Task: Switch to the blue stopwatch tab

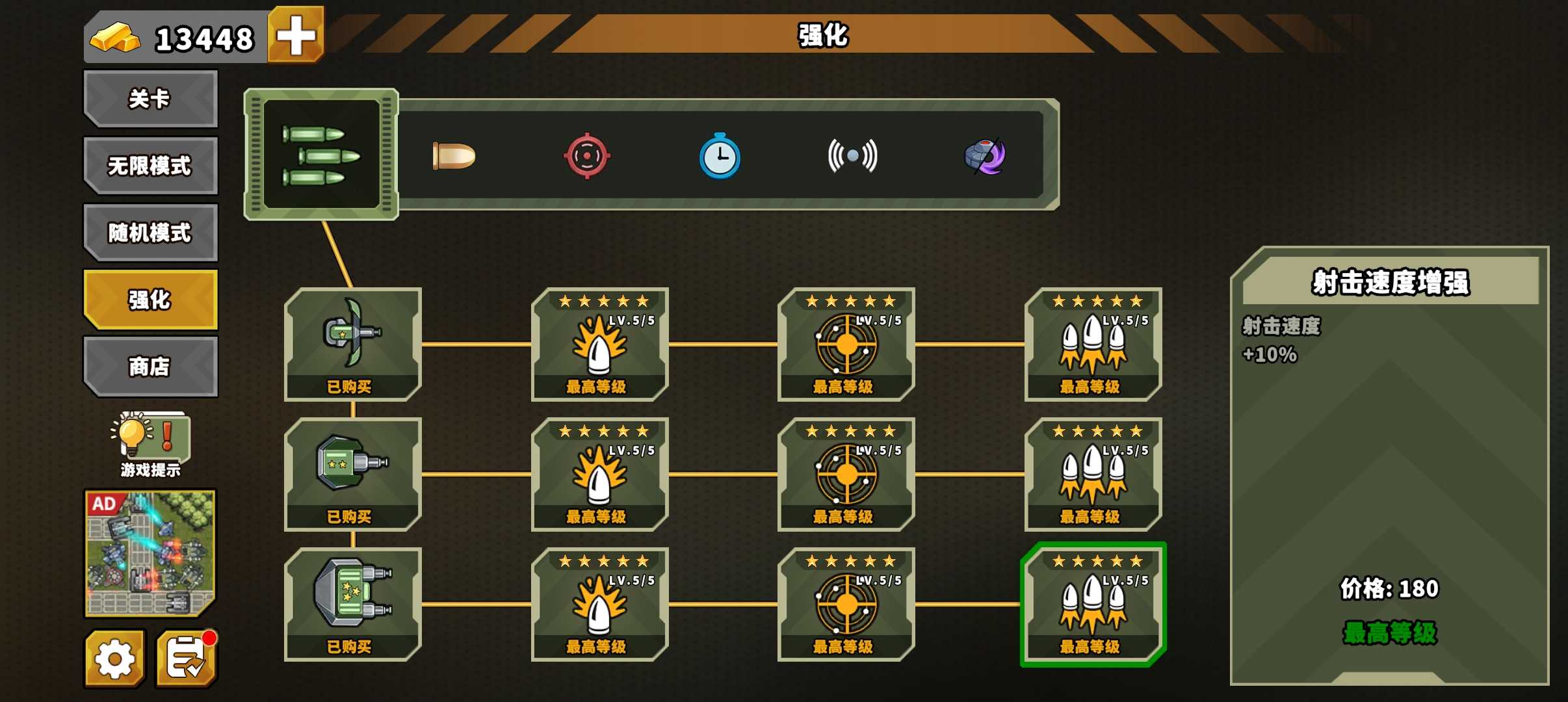Action: (x=720, y=156)
